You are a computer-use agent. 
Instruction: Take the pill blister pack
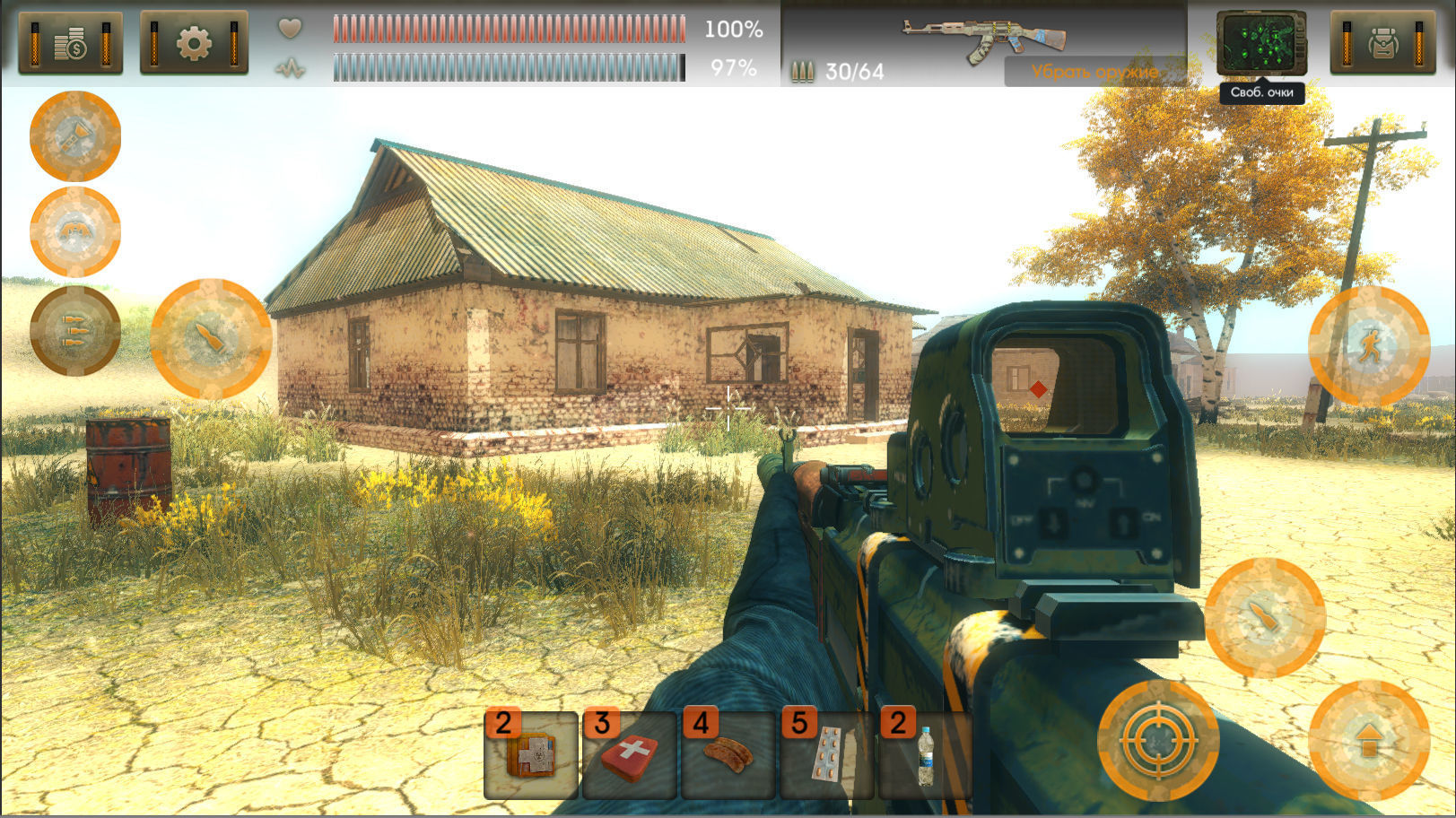827,755
